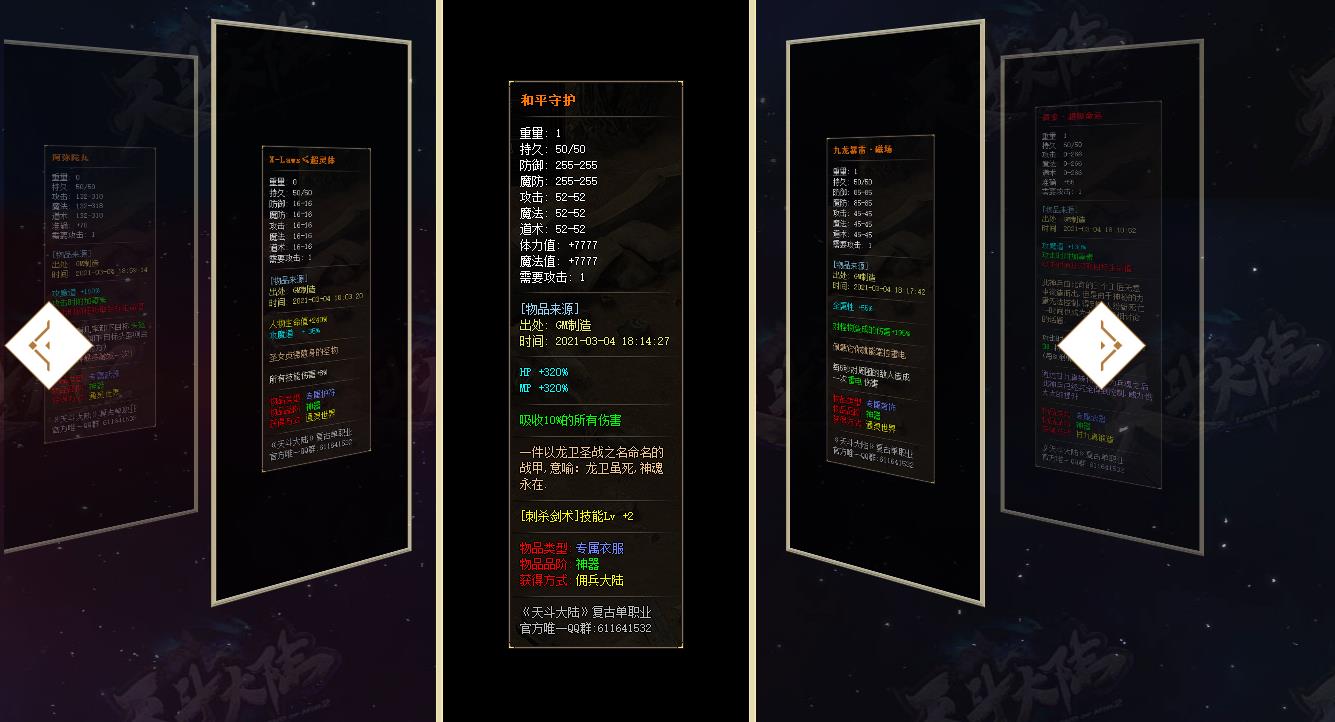
Task: Click the green 吸收10%的所有伤害 effect text
Action: [x=569, y=419]
